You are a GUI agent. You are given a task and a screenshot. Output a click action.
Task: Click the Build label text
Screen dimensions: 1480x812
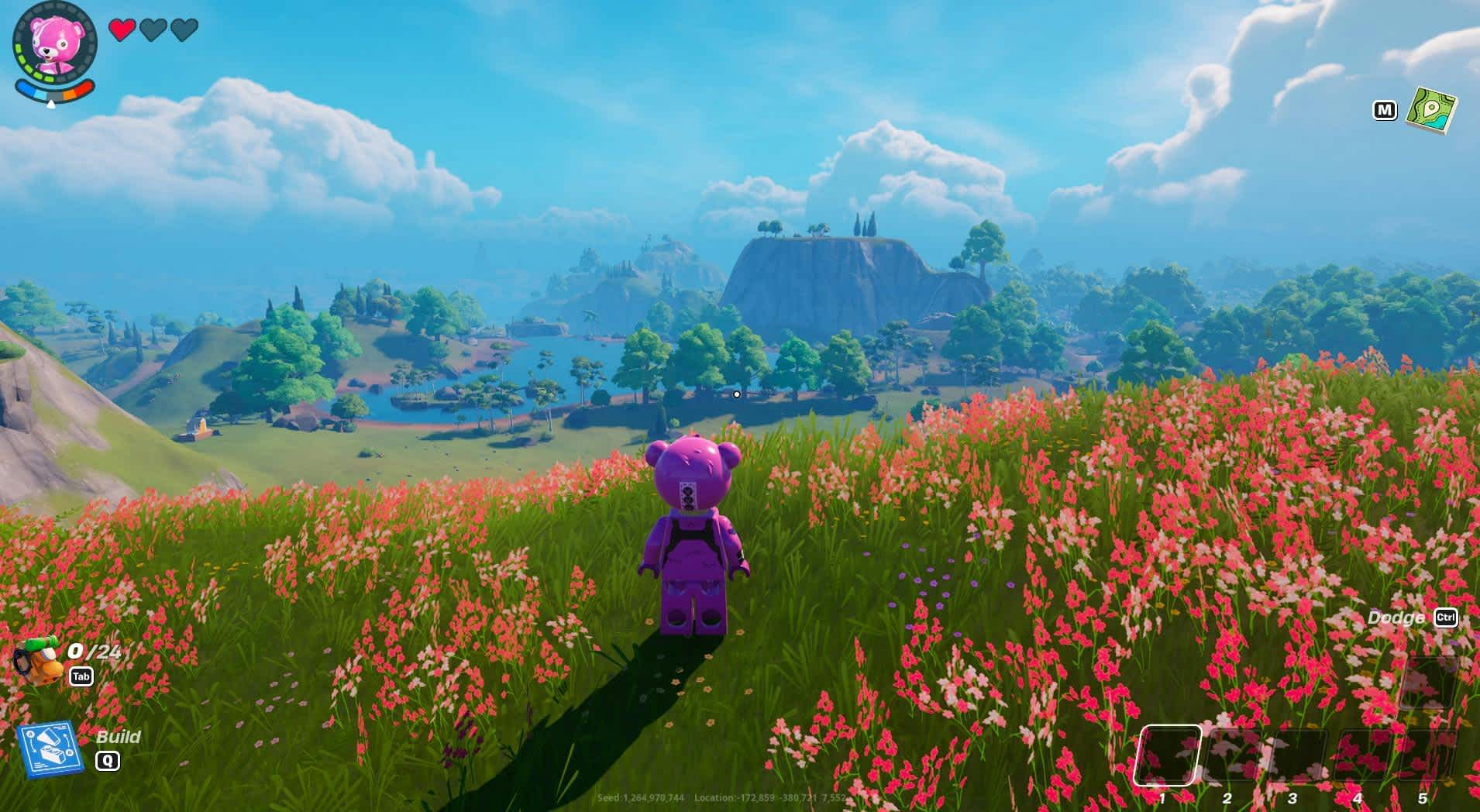[x=120, y=737]
